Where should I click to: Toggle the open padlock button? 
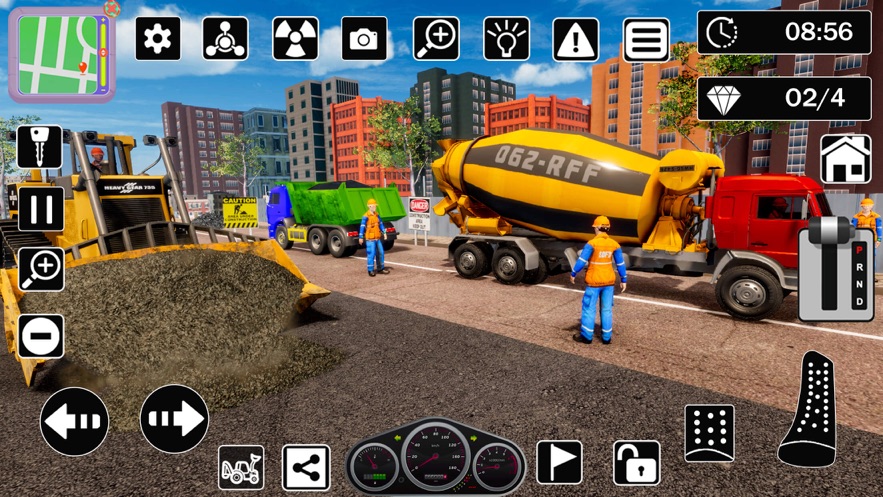tap(637, 463)
